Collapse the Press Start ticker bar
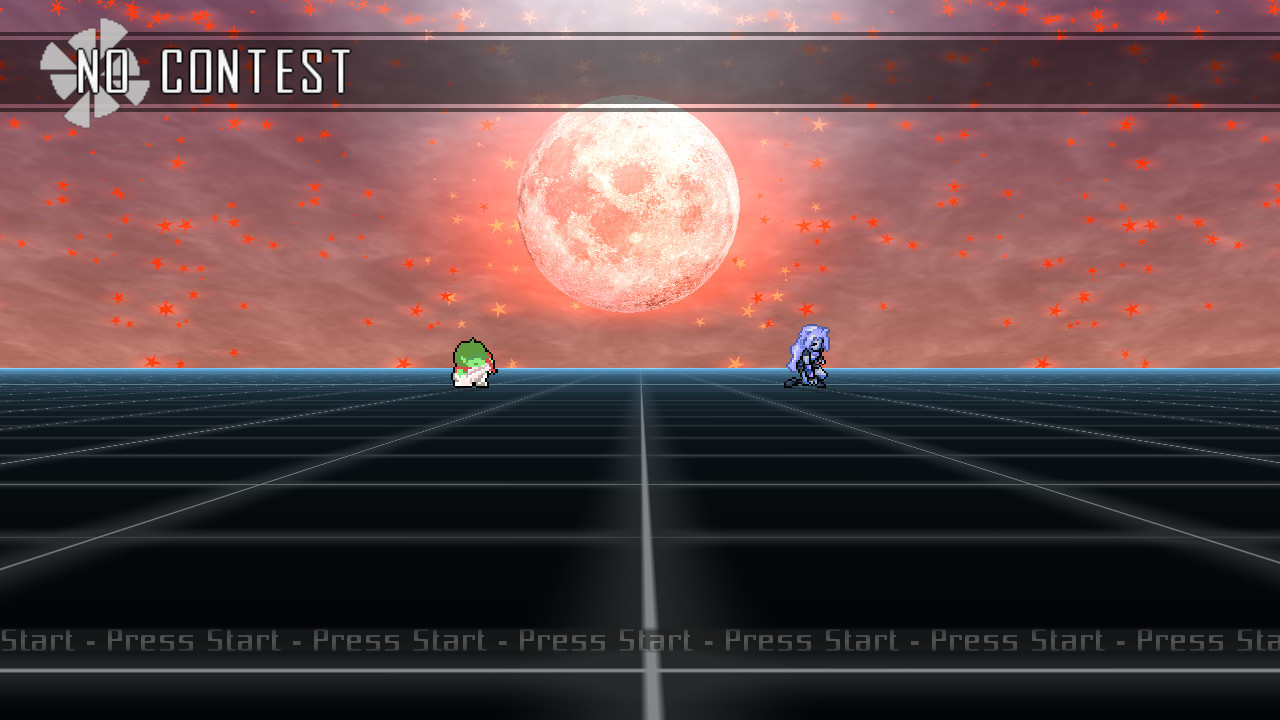Viewport: 1280px width, 720px height. click(x=640, y=640)
